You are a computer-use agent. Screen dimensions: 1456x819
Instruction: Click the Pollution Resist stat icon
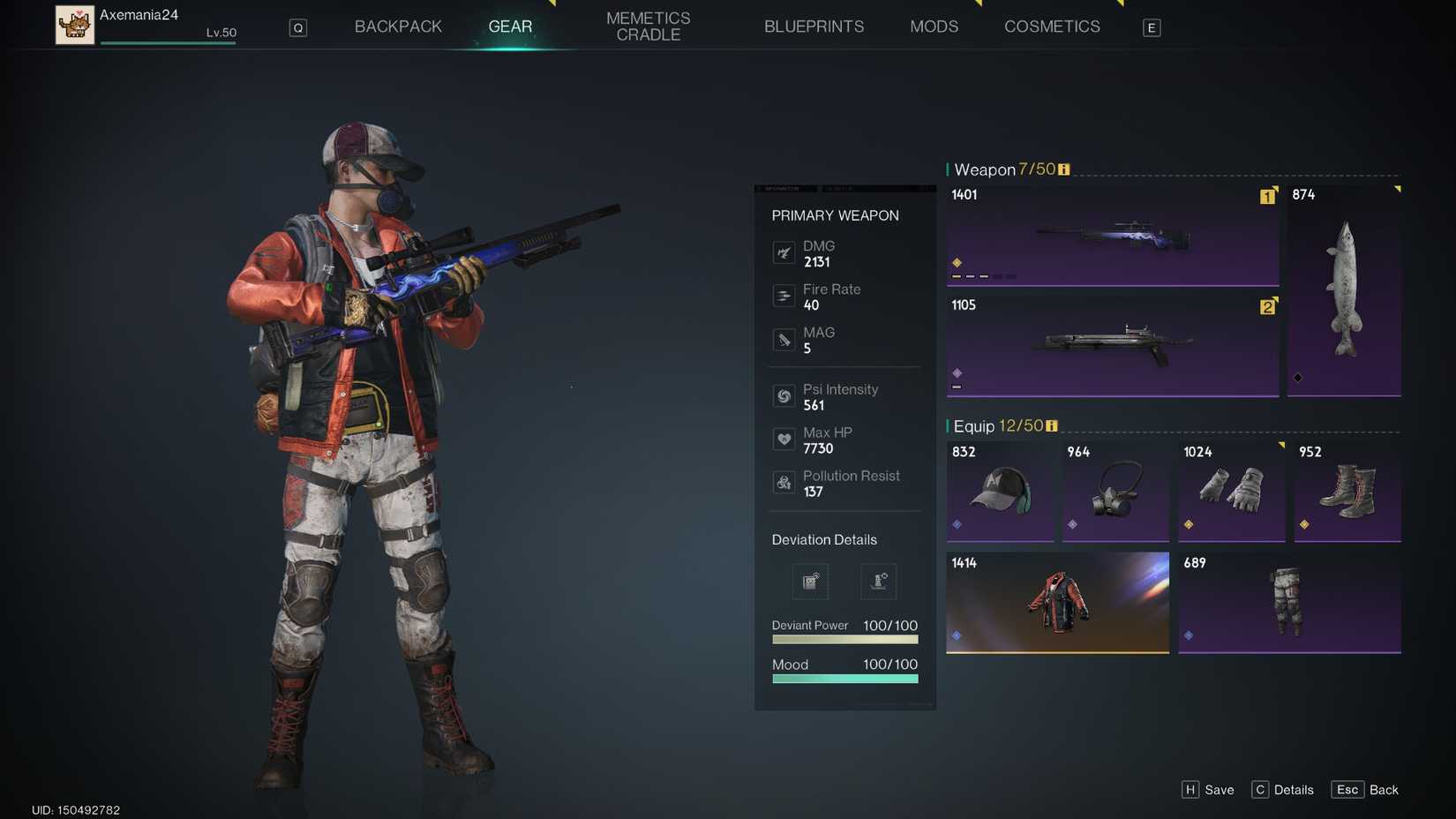[x=784, y=483]
